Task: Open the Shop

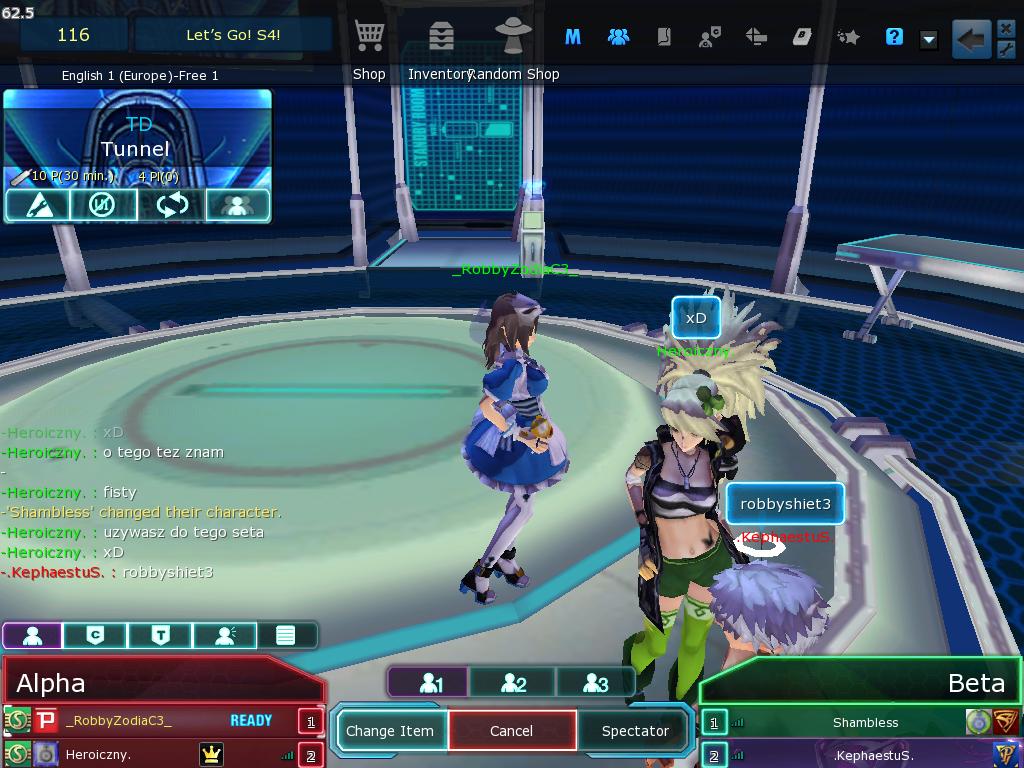Action: point(370,38)
